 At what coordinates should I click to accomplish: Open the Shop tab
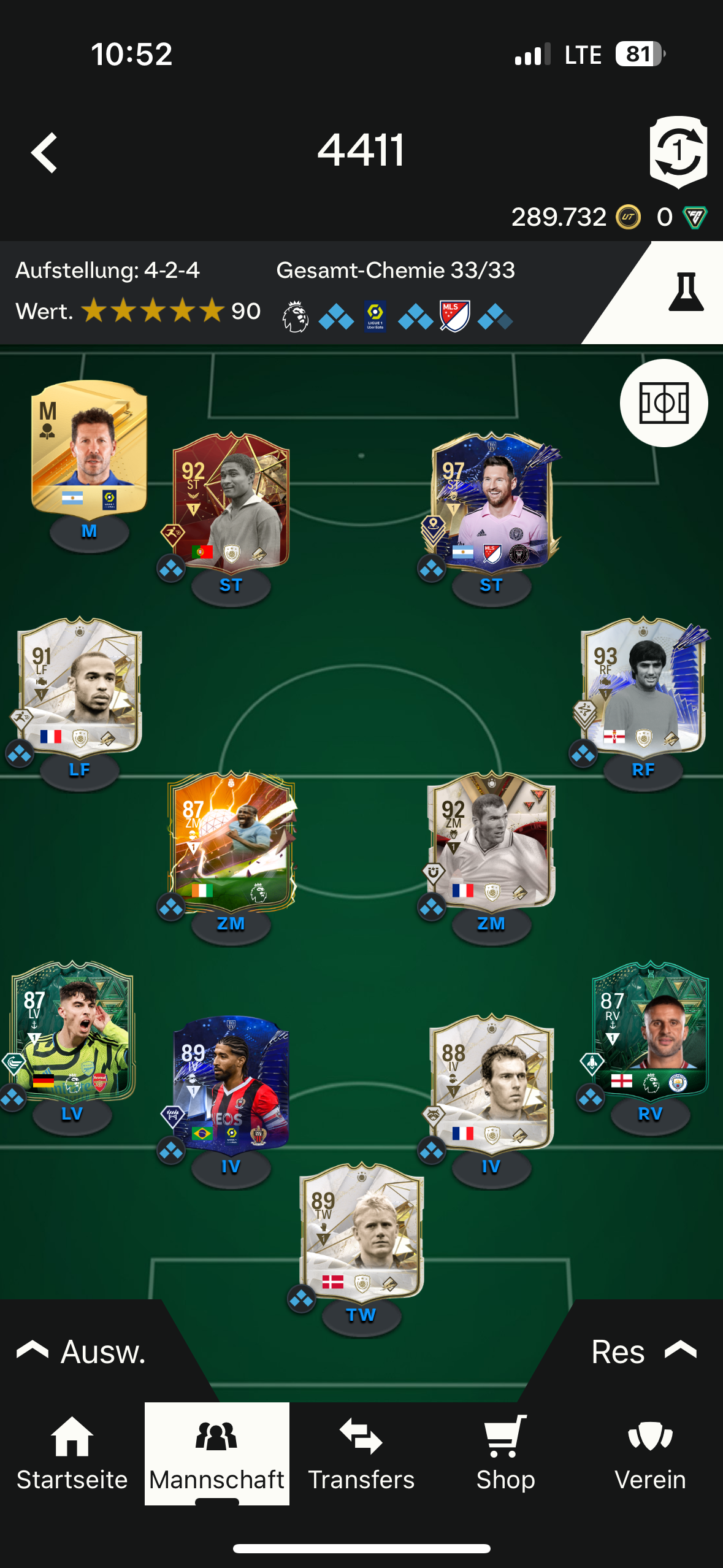[506, 1453]
